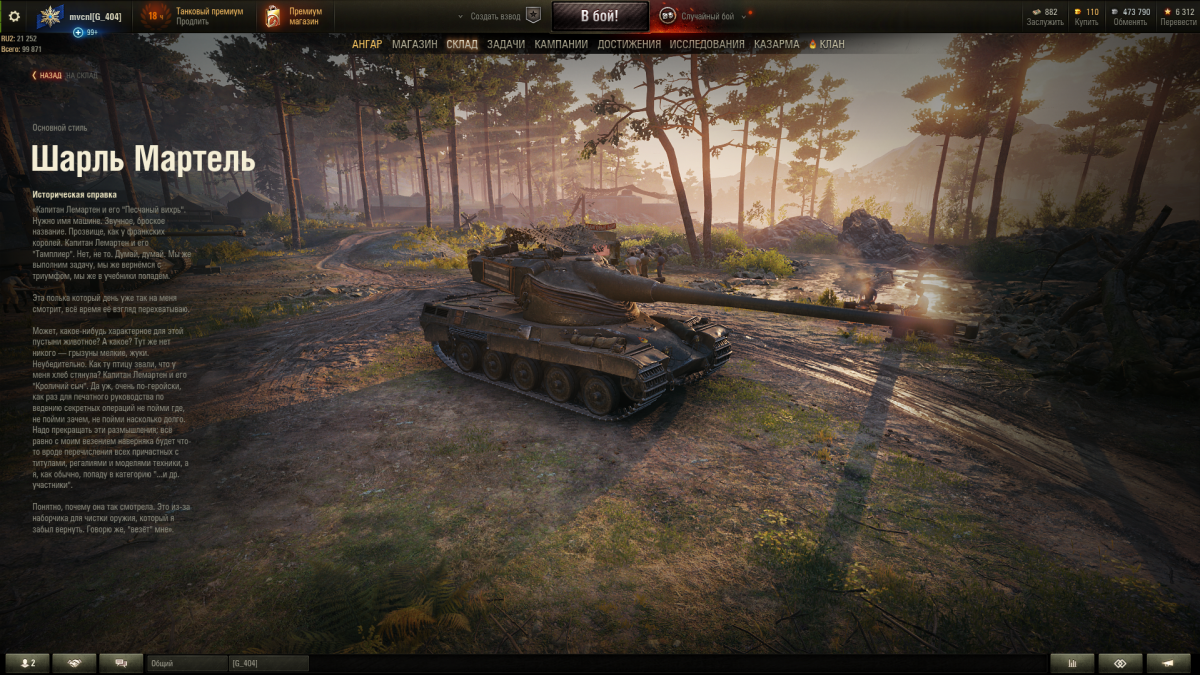Open the "КАМПАНИИ" tab
This screenshot has height=675, width=1200.
click(561, 44)
